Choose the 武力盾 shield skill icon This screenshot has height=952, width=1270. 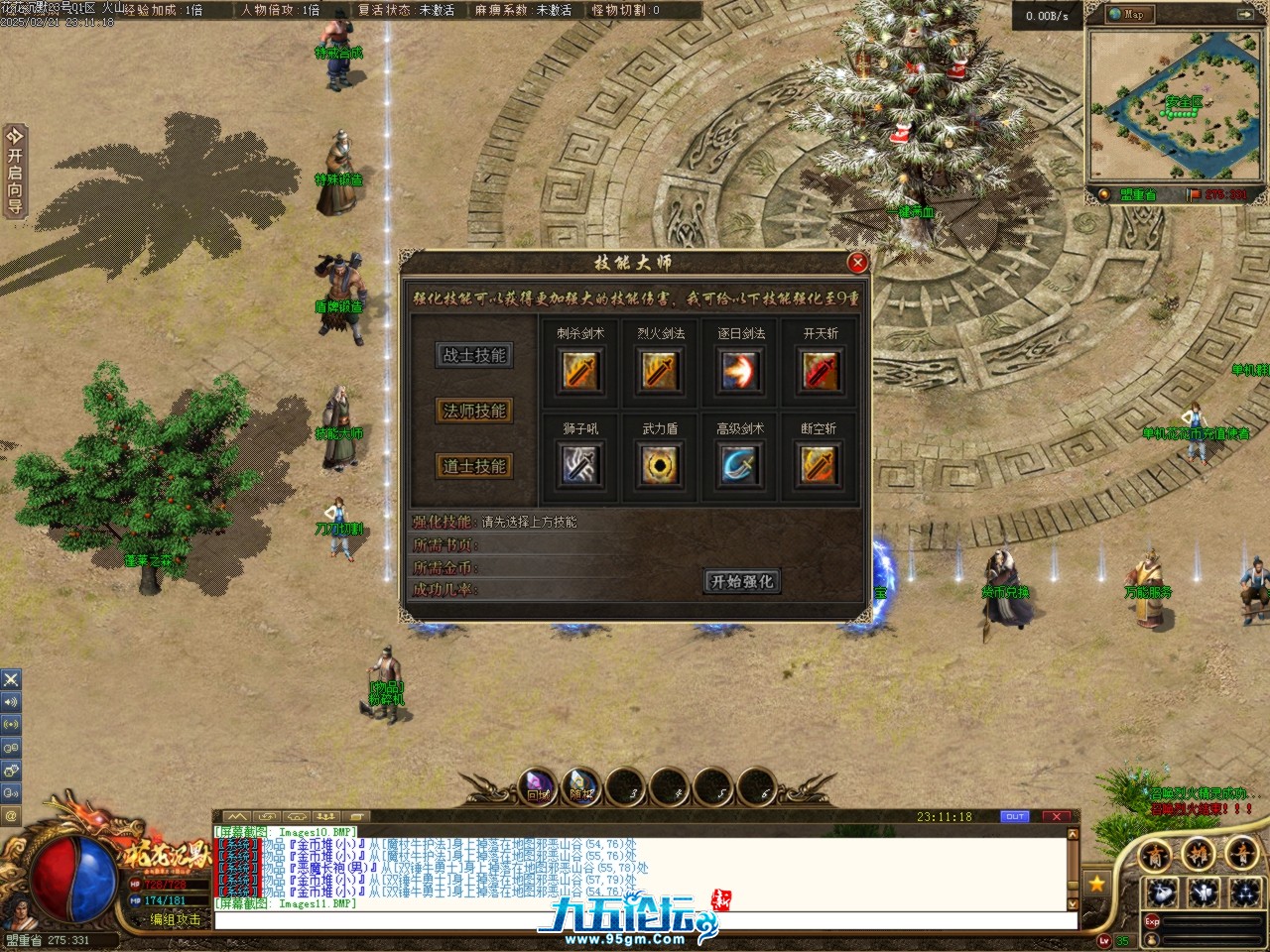click(661, 465)
